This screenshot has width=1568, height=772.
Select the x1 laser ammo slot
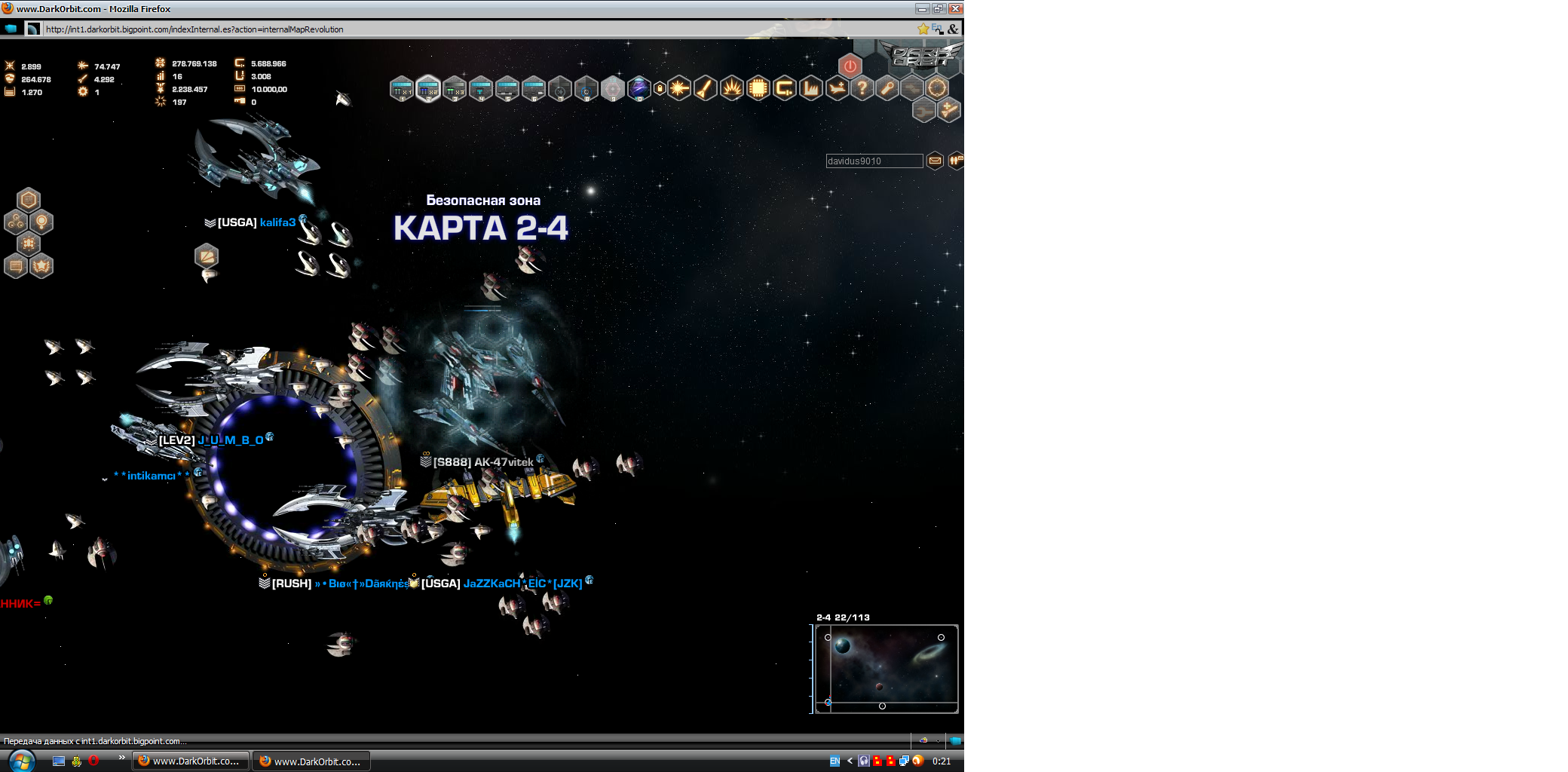click(402, 89)
